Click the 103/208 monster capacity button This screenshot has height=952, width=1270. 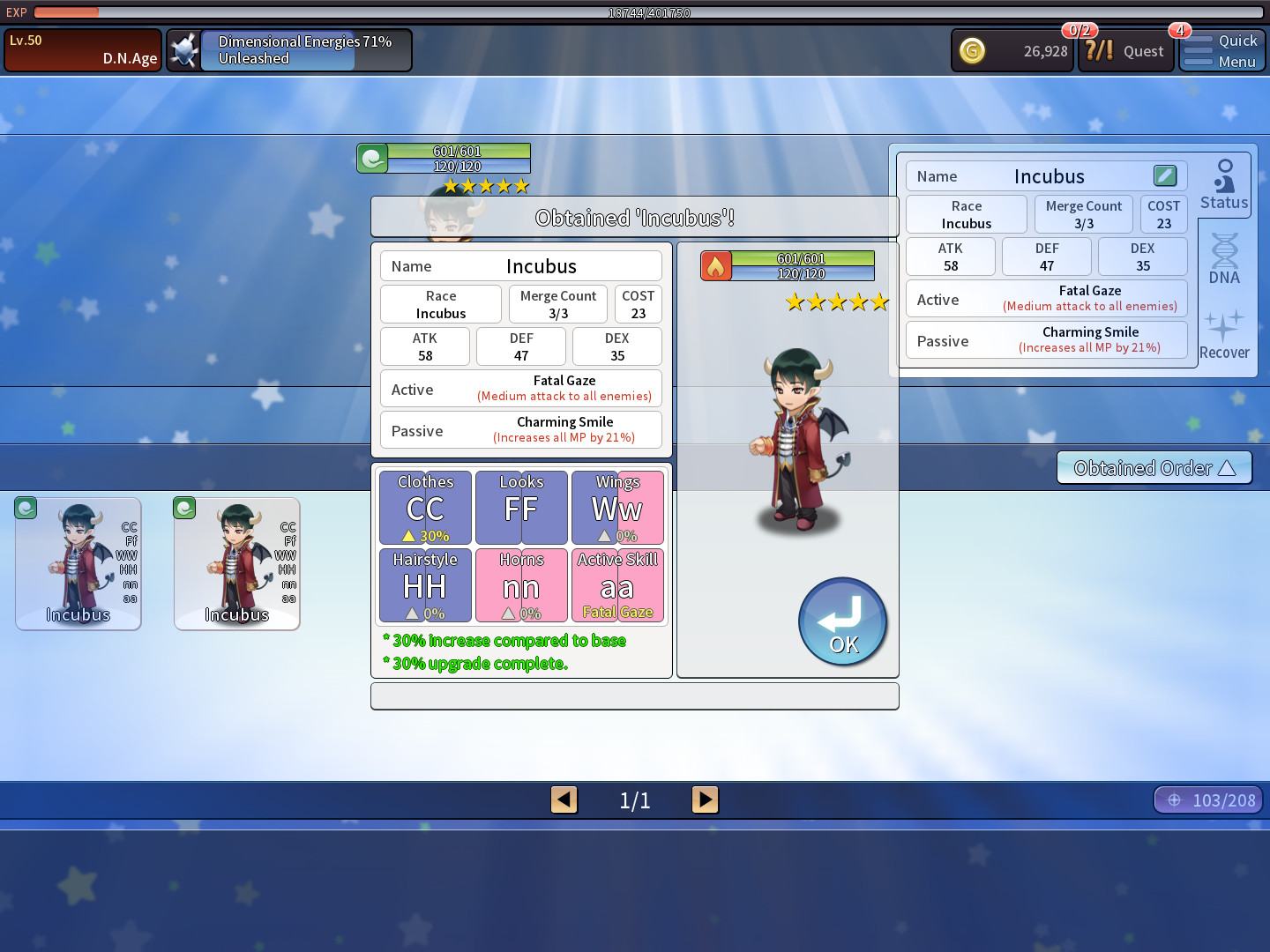point(1208,800)
